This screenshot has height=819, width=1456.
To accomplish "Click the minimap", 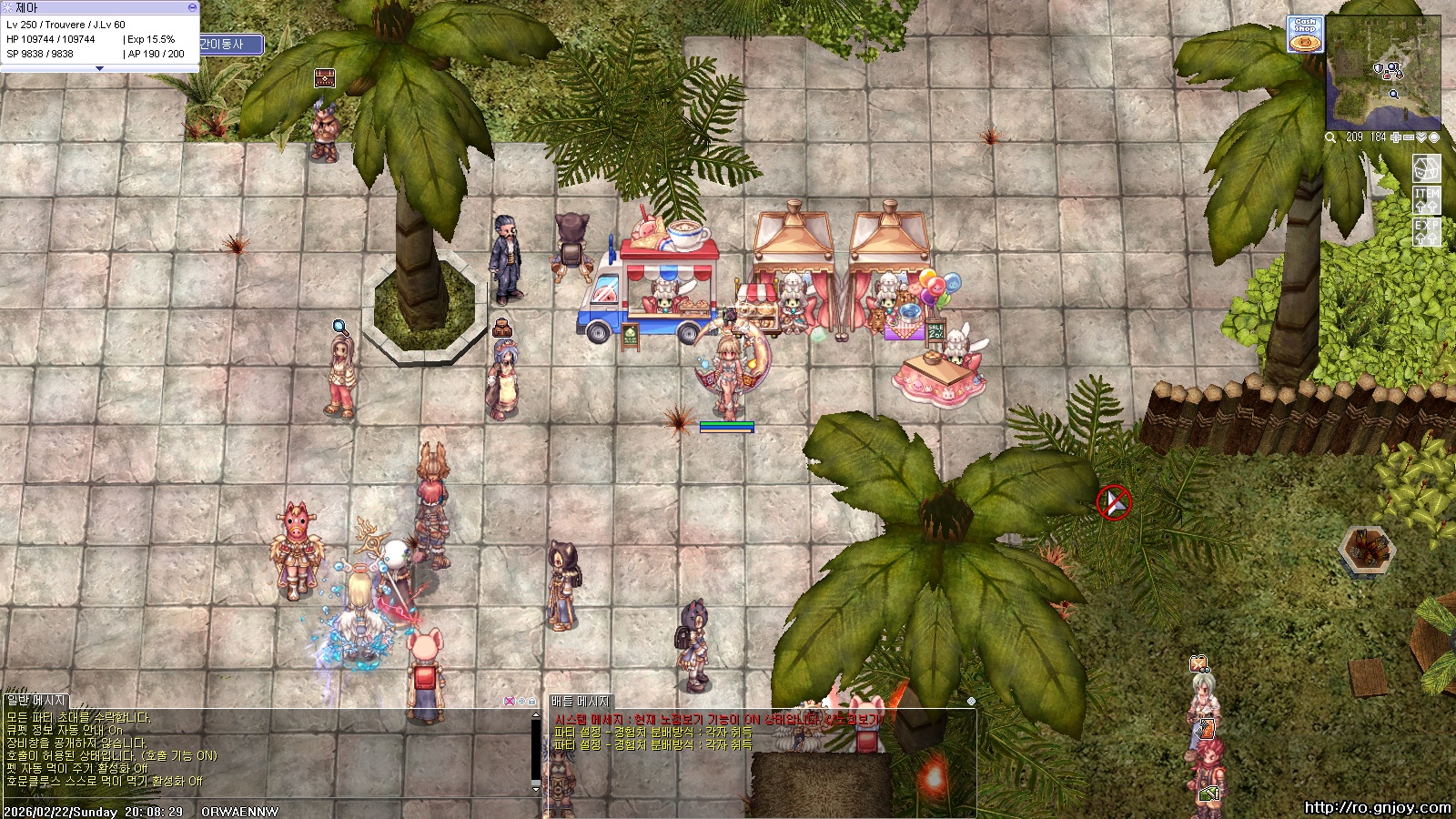I will (x=1384, y=75).
